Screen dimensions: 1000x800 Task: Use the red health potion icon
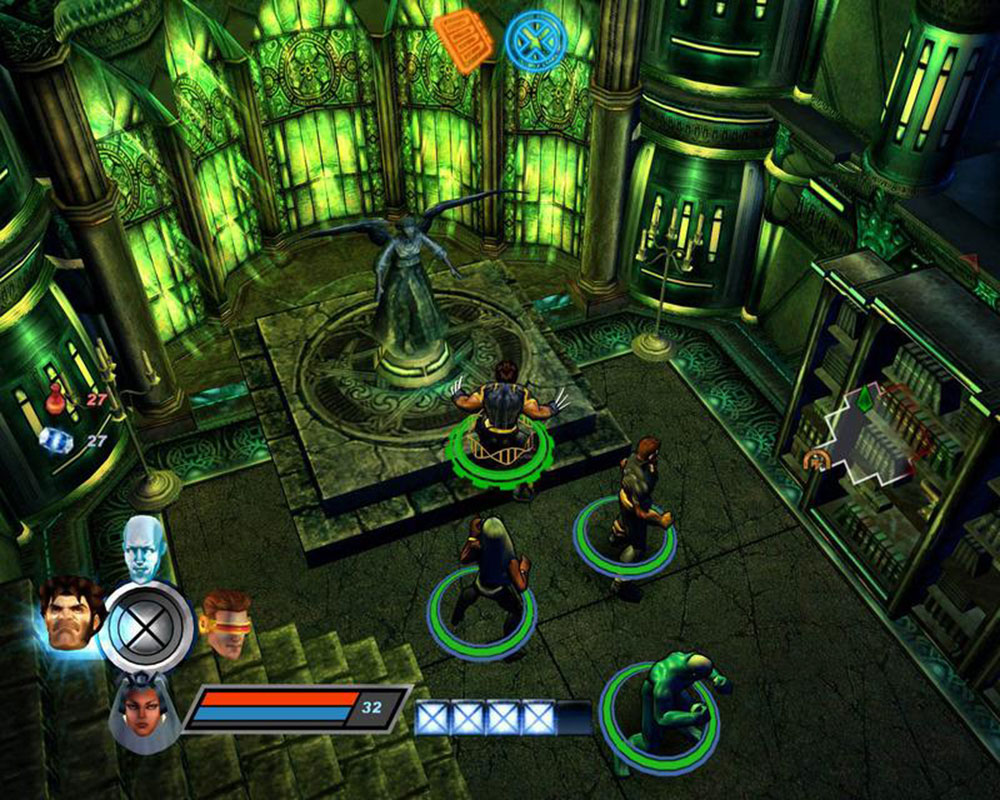57,400
